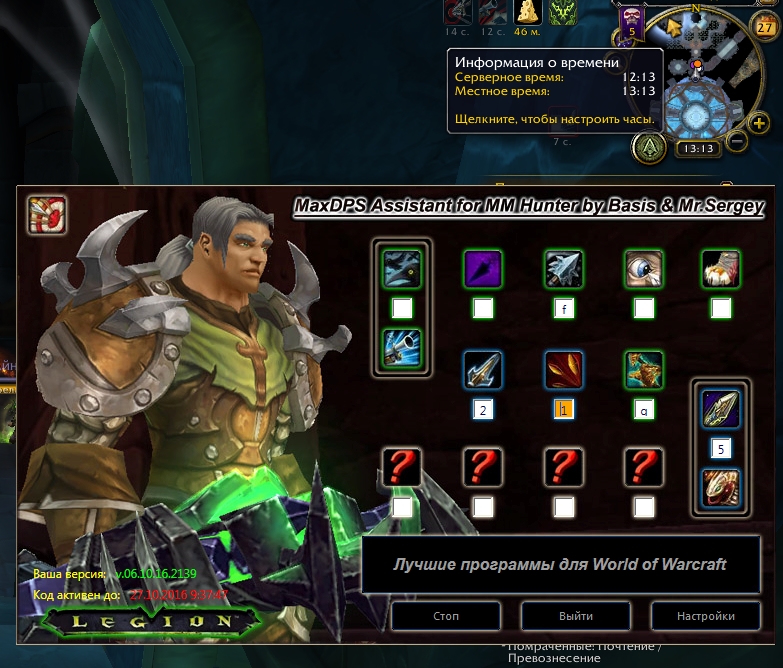Click the skull banner with number 5
Screen dimensions: 783x668
click(631, 22)
